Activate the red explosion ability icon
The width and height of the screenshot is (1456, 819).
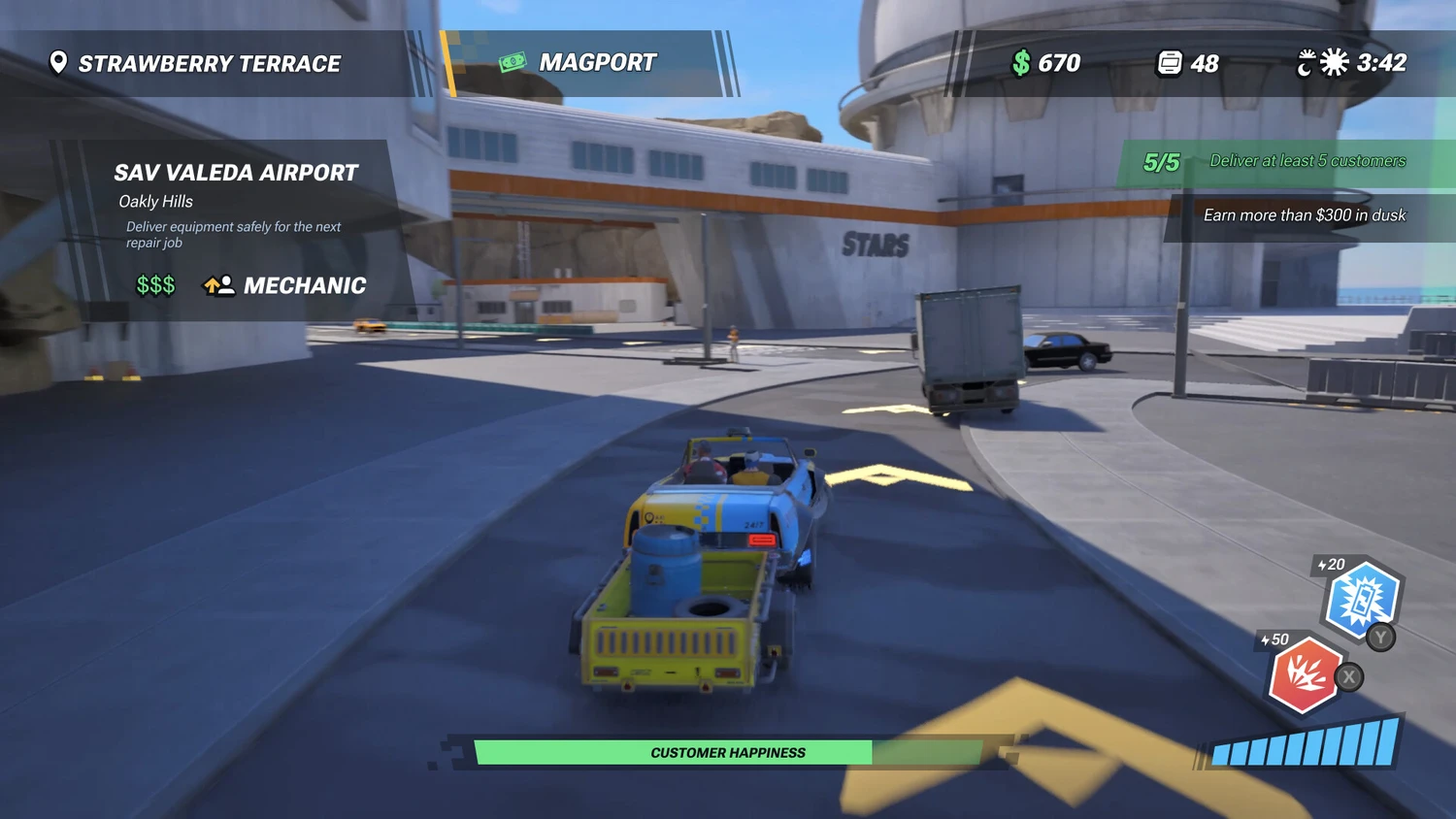click(1304, 675)
